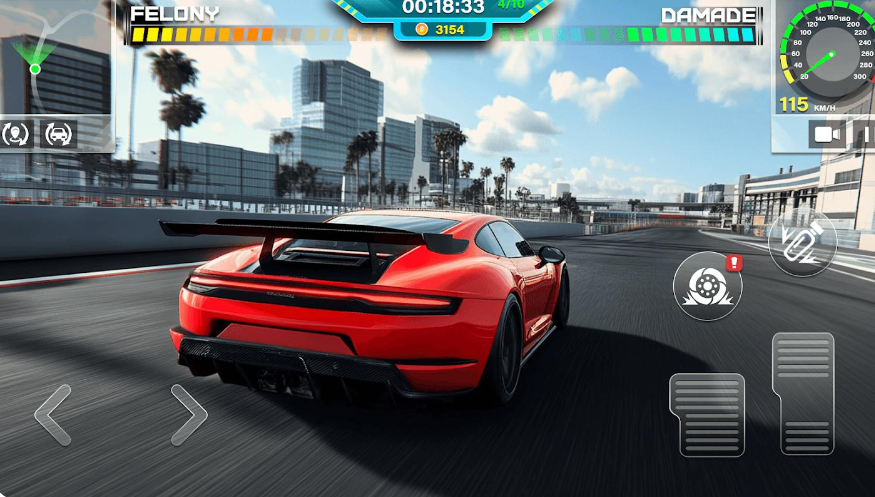Respawn the car using the car reset icon

click(59, 134)
